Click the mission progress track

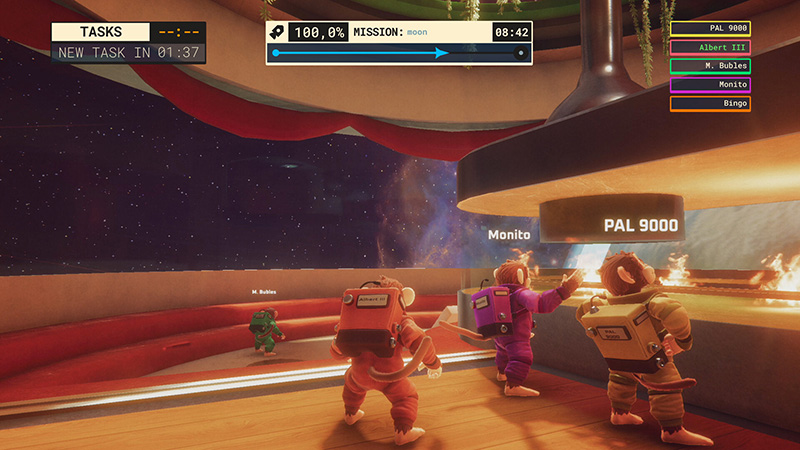click(398, 53)
